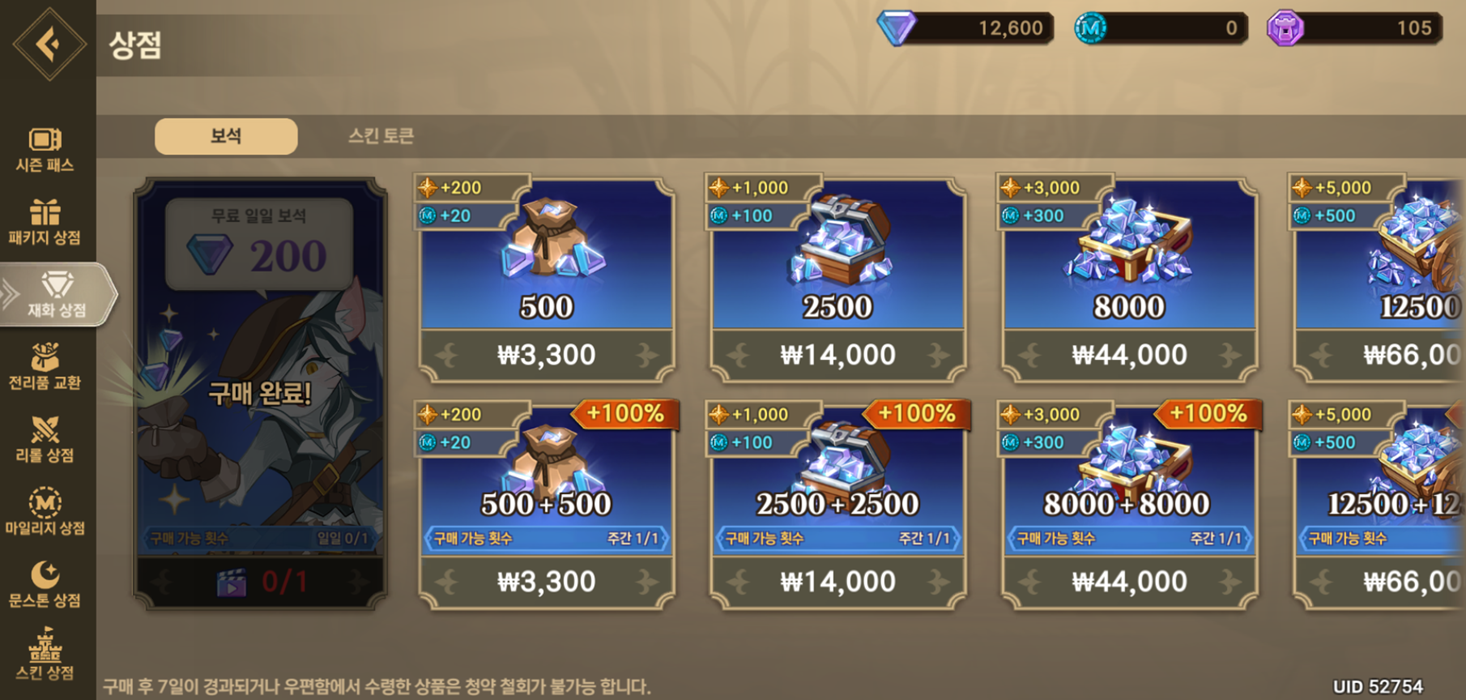Open the 리롤 상점 shop
The width and height of the screenshot is (1466, 700).
click(x=45, y=440)
